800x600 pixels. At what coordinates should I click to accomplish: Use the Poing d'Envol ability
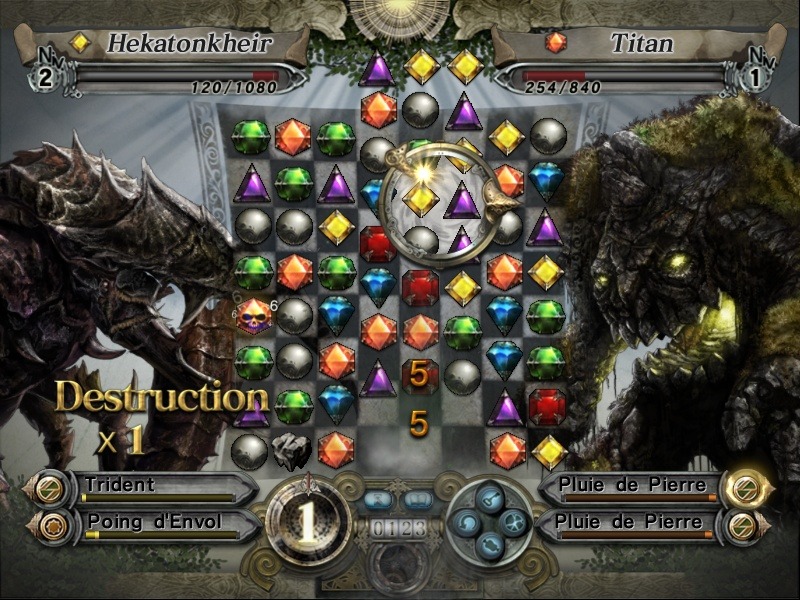click(x=150, y=522)
